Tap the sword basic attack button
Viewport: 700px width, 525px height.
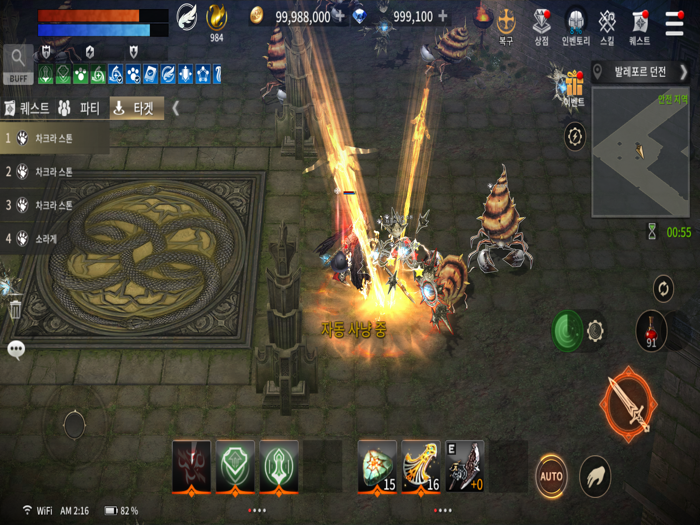click(629, 403)
